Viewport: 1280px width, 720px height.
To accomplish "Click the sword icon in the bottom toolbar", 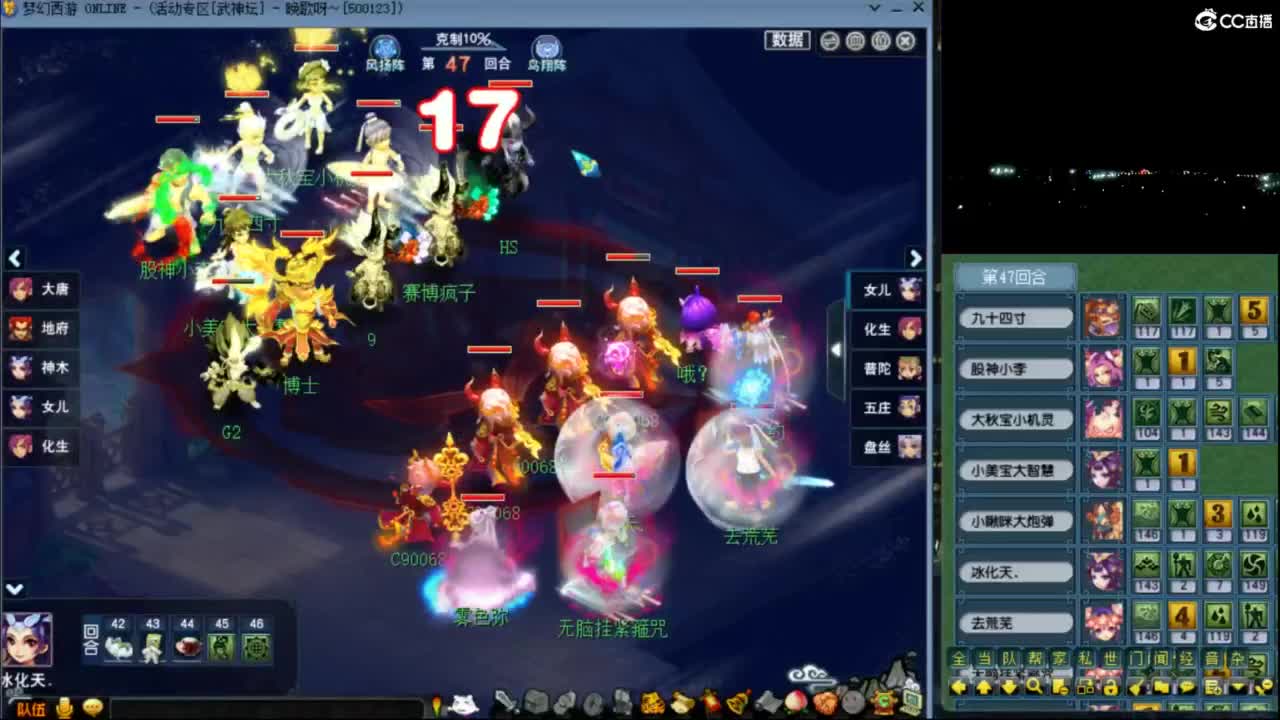I will click(504, 703).
